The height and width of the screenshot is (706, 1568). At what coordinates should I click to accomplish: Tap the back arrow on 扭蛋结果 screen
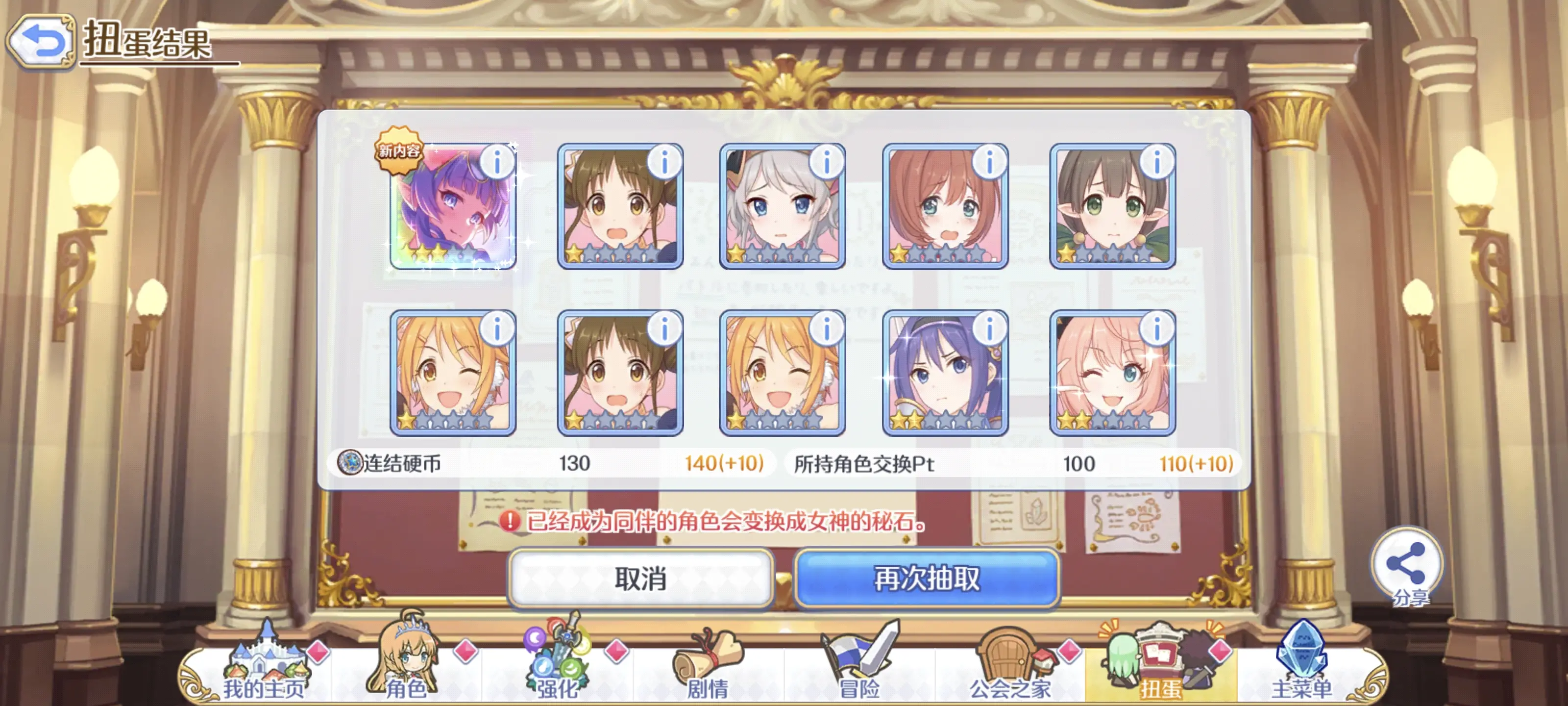40,40
